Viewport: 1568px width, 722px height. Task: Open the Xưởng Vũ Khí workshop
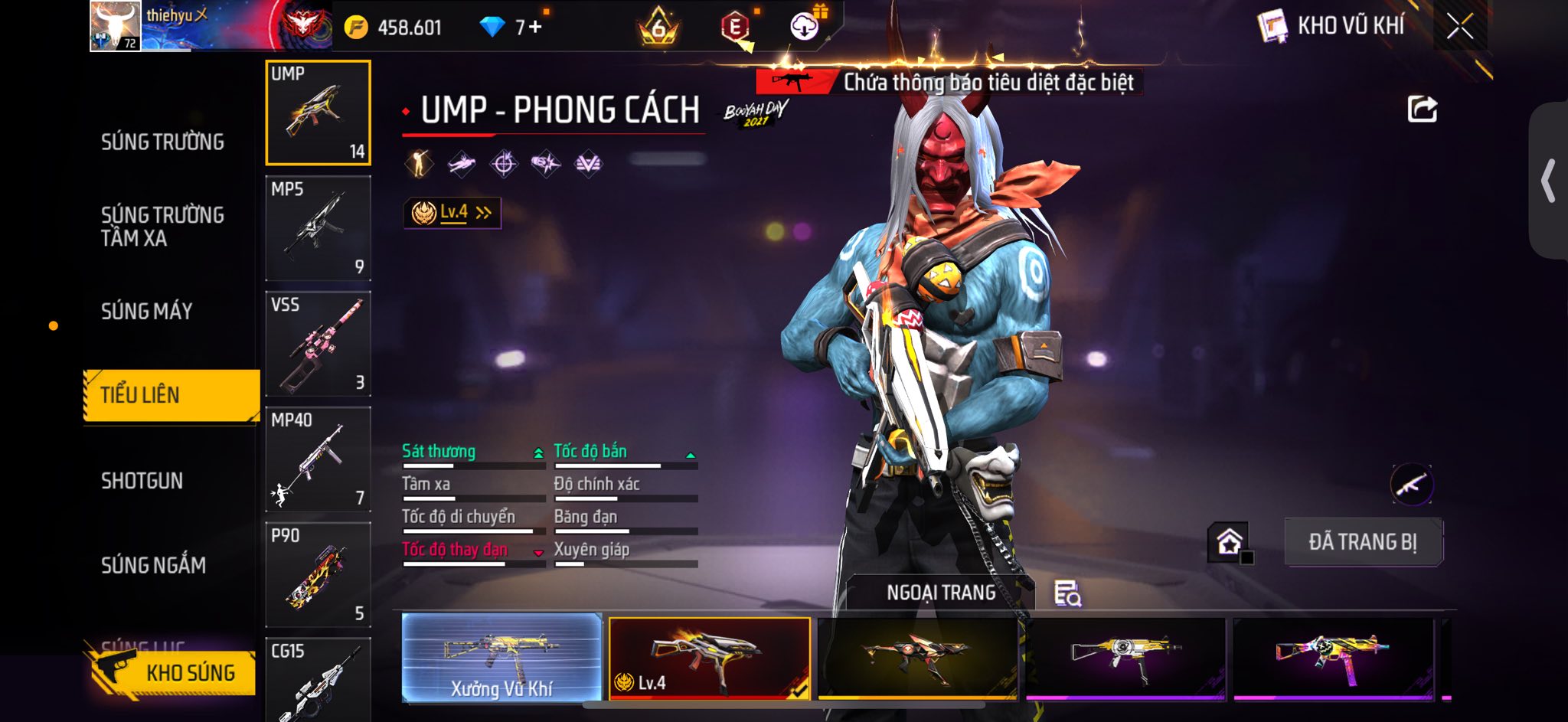coord(501,658)
